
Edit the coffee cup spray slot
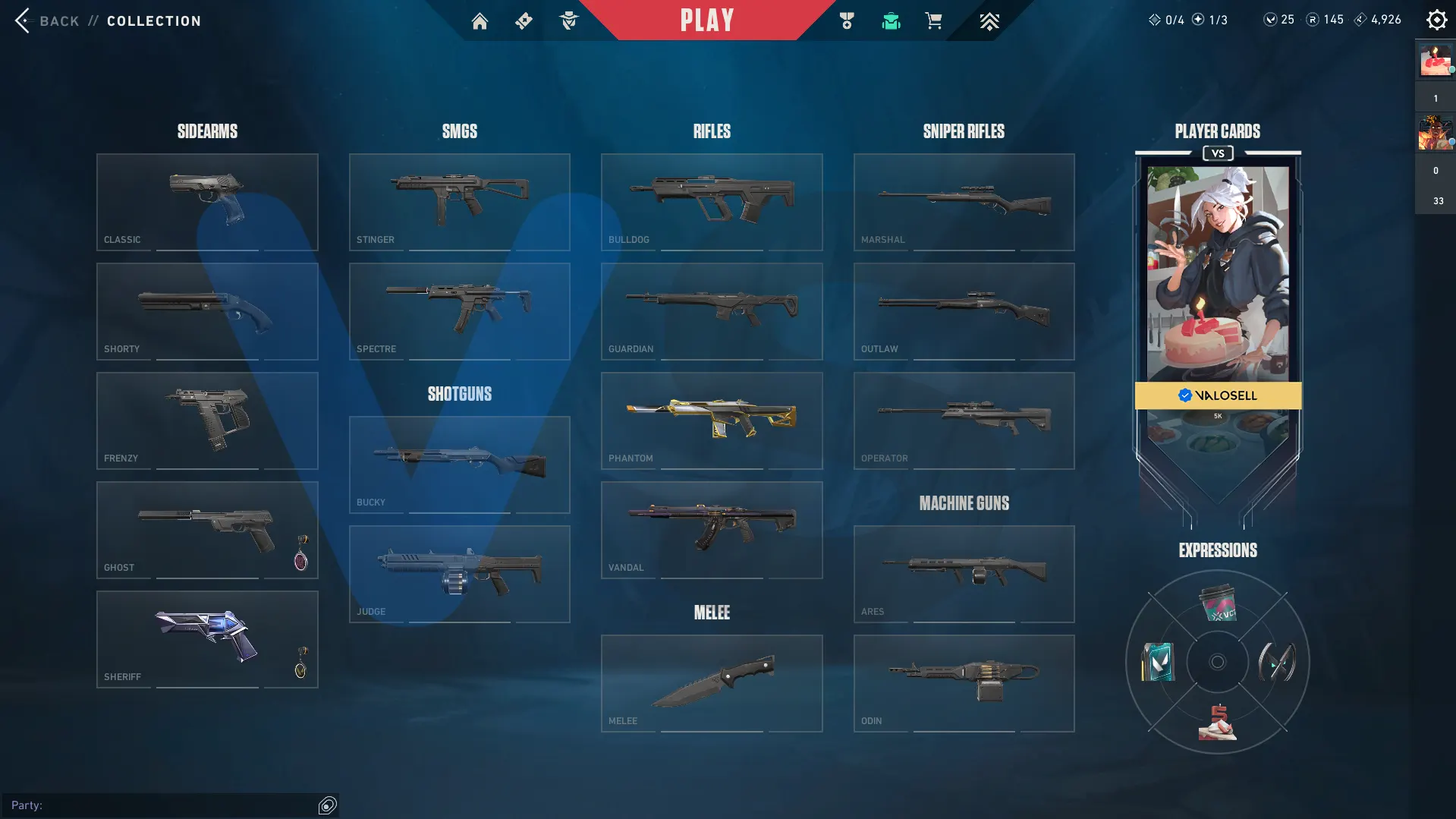click(1217, 604)
